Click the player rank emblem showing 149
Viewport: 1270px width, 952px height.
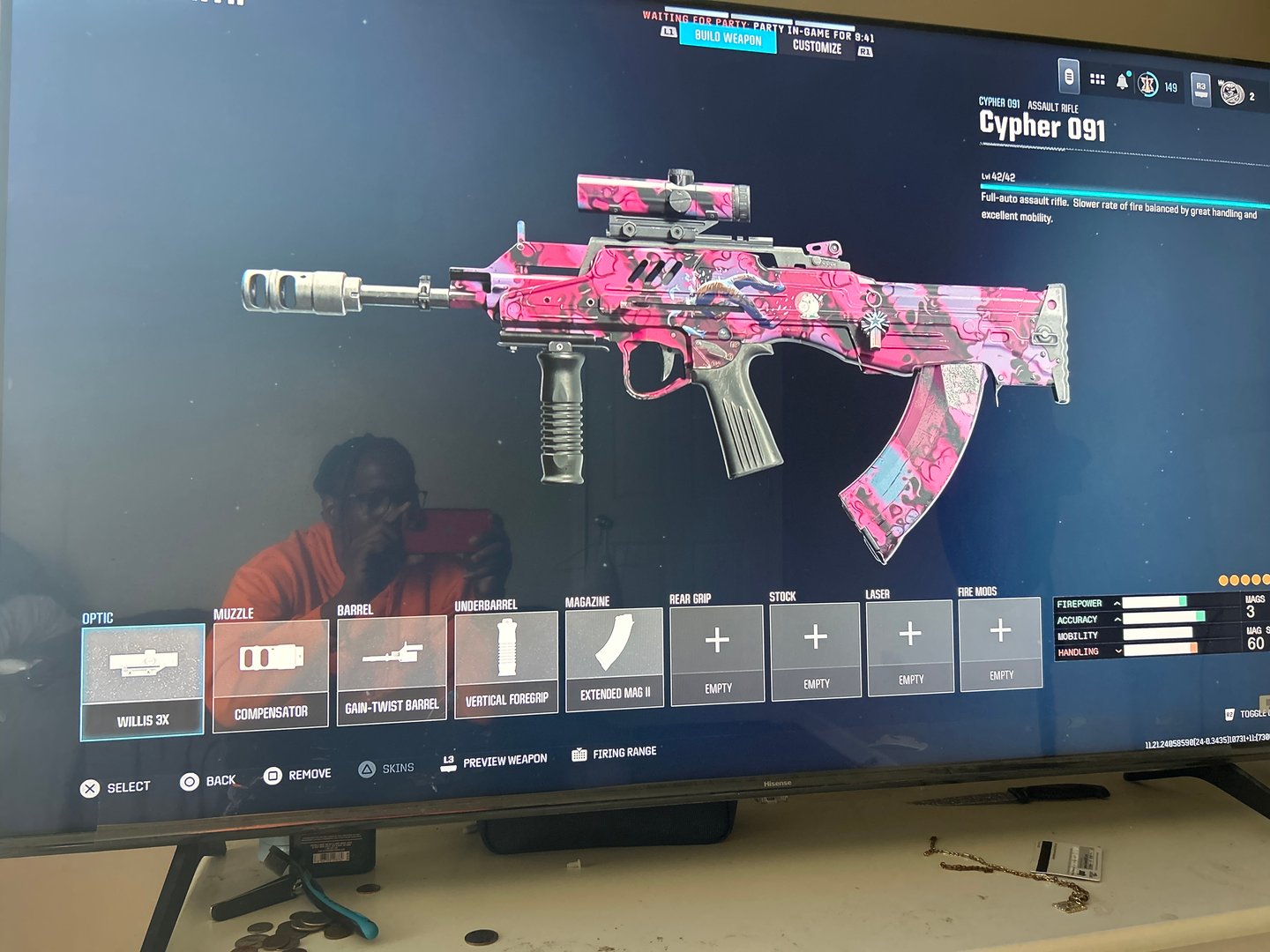tap(1148, 85)
